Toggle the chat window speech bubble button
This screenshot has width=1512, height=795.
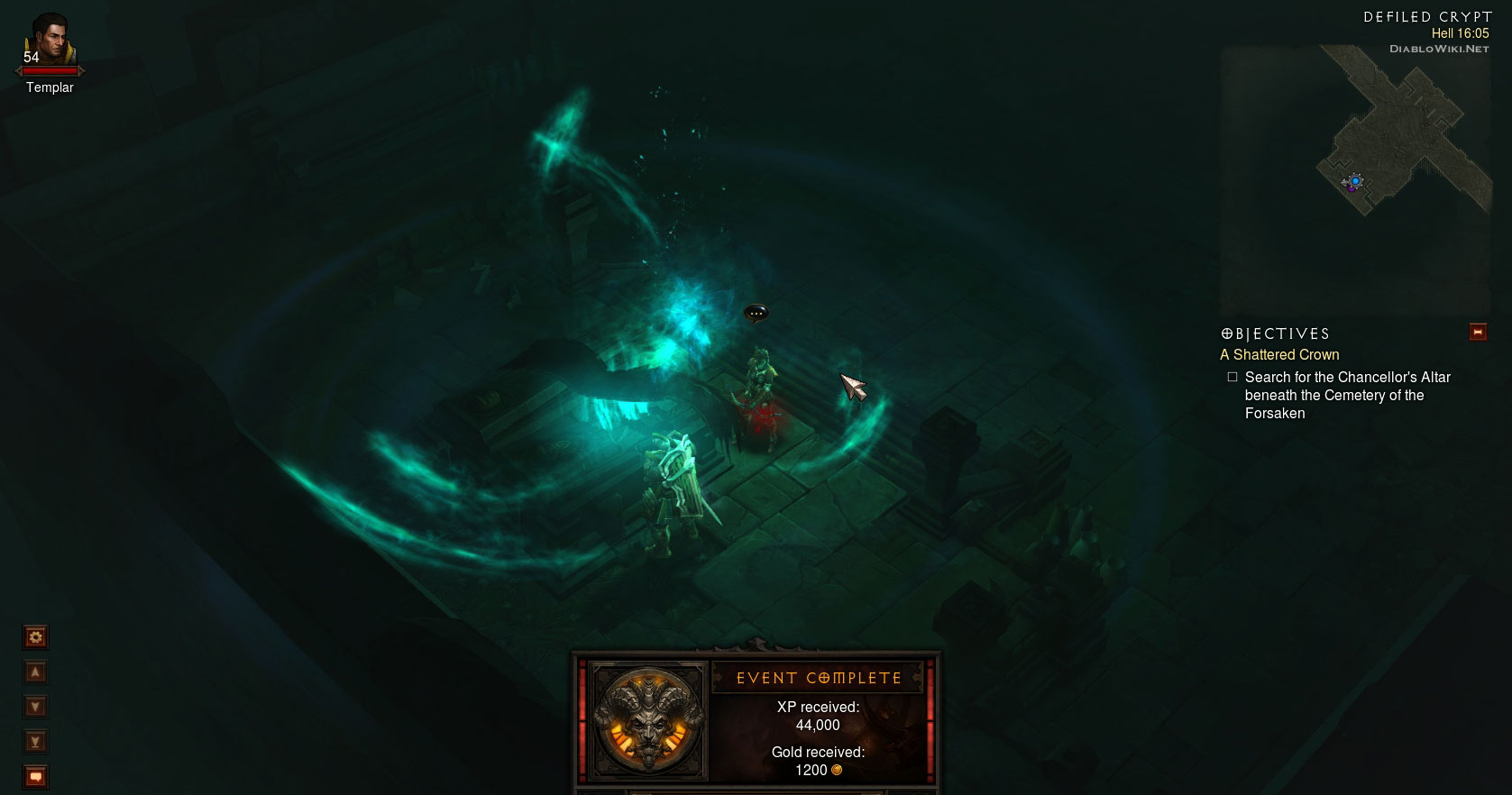pyautogui.click(x=36, y=776)
